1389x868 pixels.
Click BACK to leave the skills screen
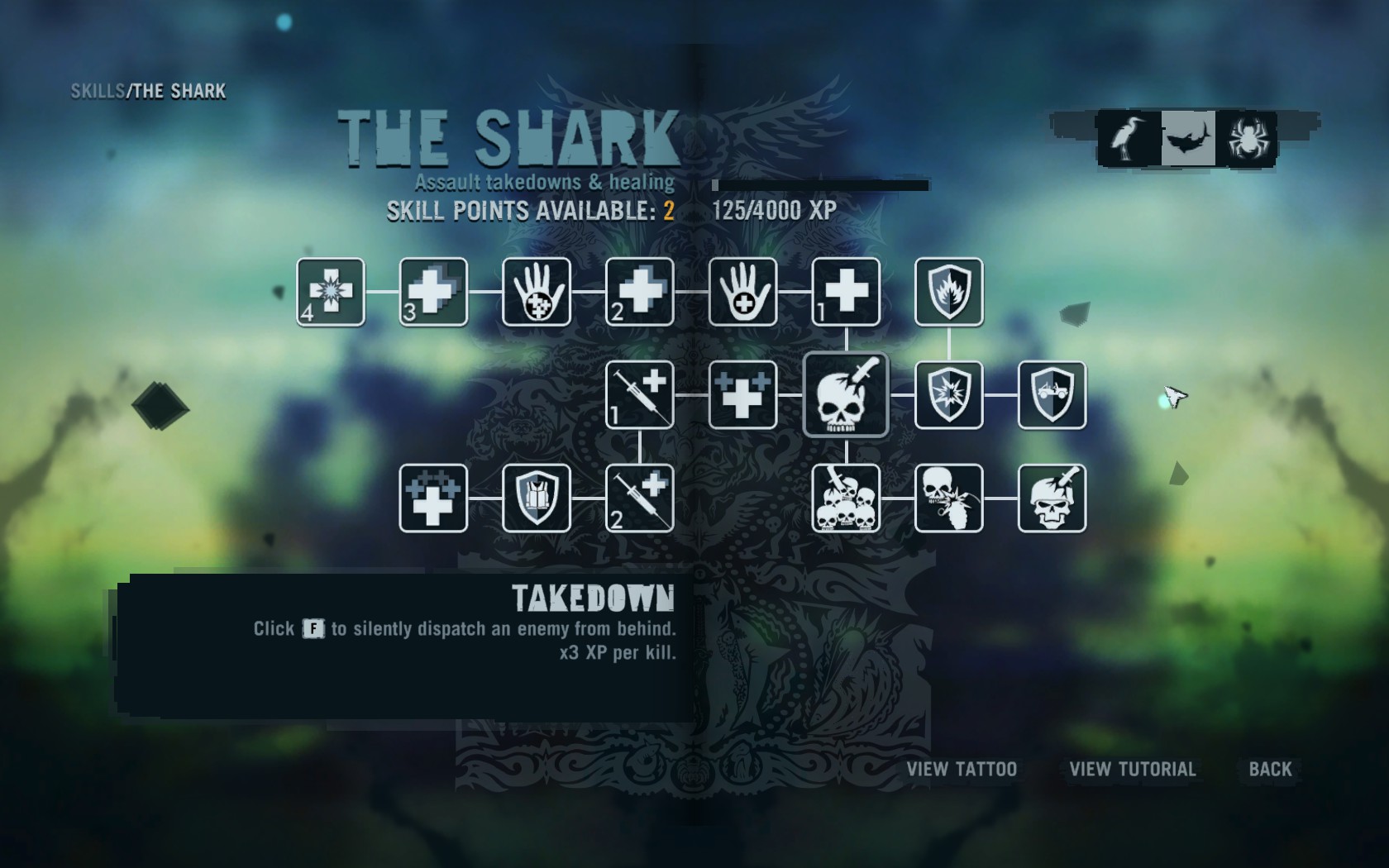(x=1271, y=769)
